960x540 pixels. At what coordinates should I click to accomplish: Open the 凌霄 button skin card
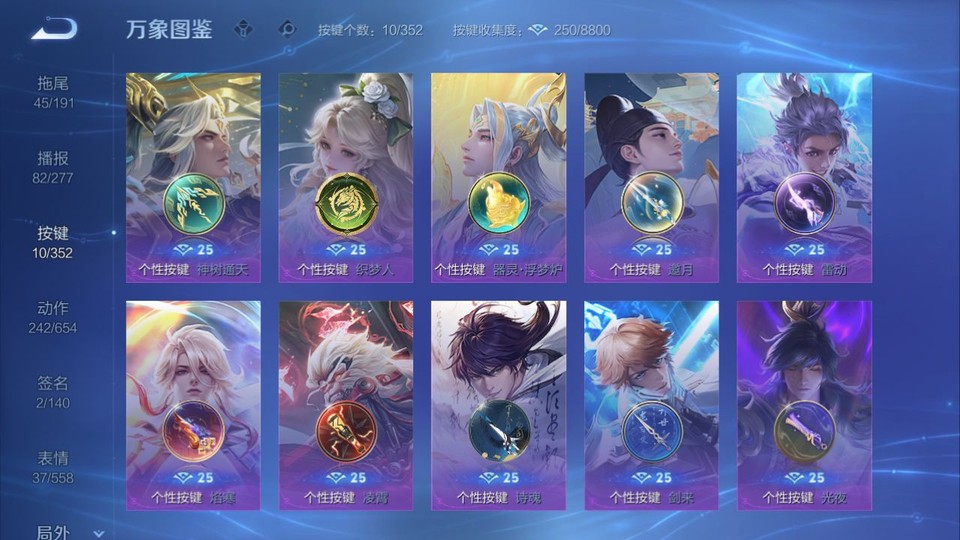point(346,405)
